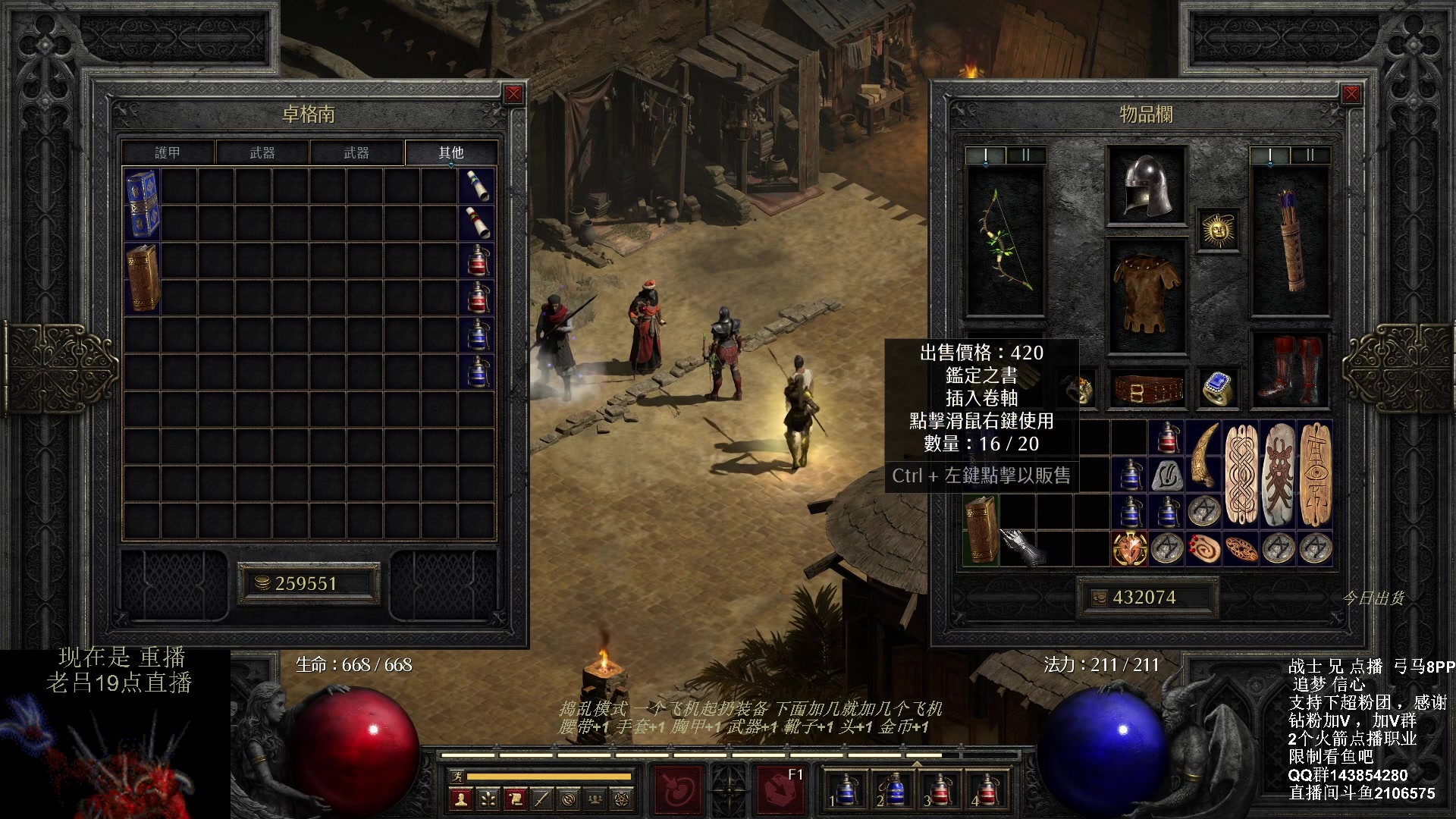Click the equipped red boots
Viewport: 1456px width, 819px height.
pyautogui.click(x=1289, y=369)
